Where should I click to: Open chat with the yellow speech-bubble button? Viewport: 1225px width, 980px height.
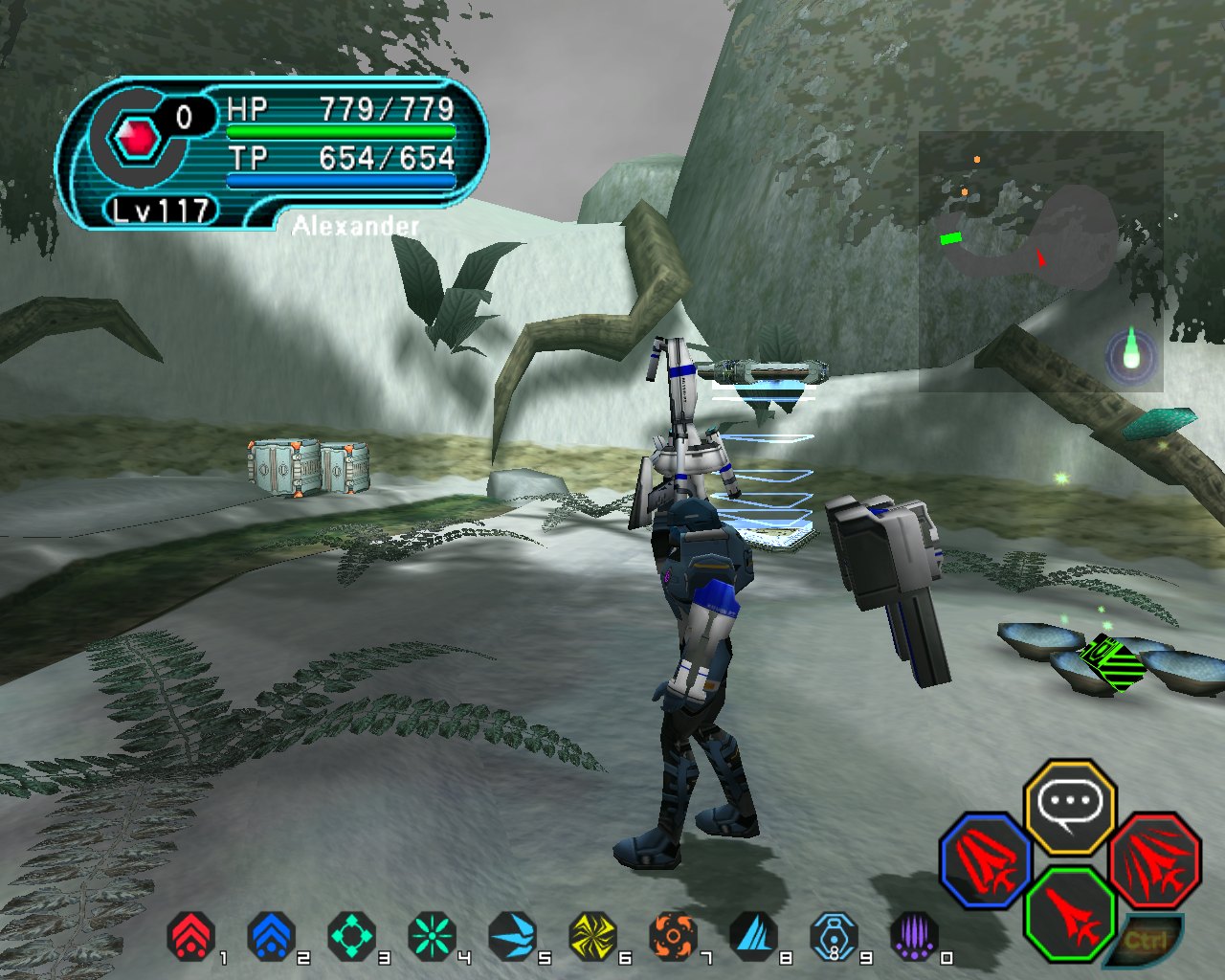[x=1070, y=806]
